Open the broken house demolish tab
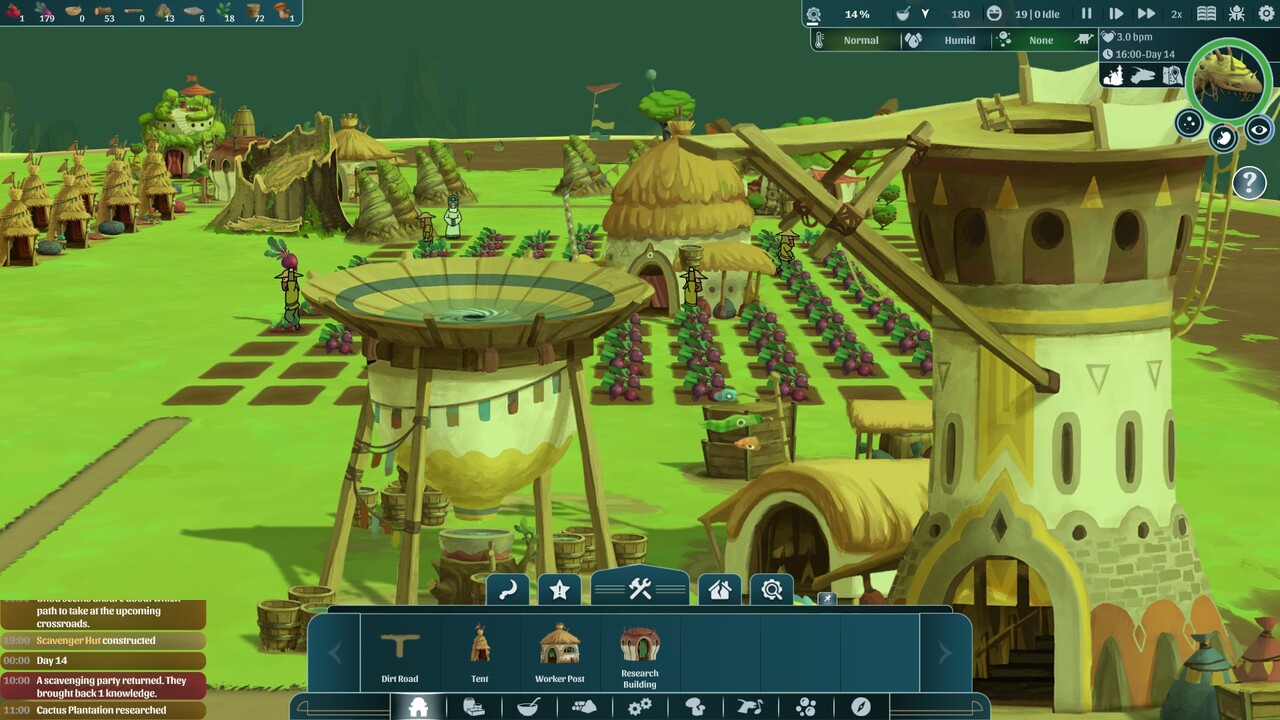This screenshot has height=720, width=1280. click(719, 590)
